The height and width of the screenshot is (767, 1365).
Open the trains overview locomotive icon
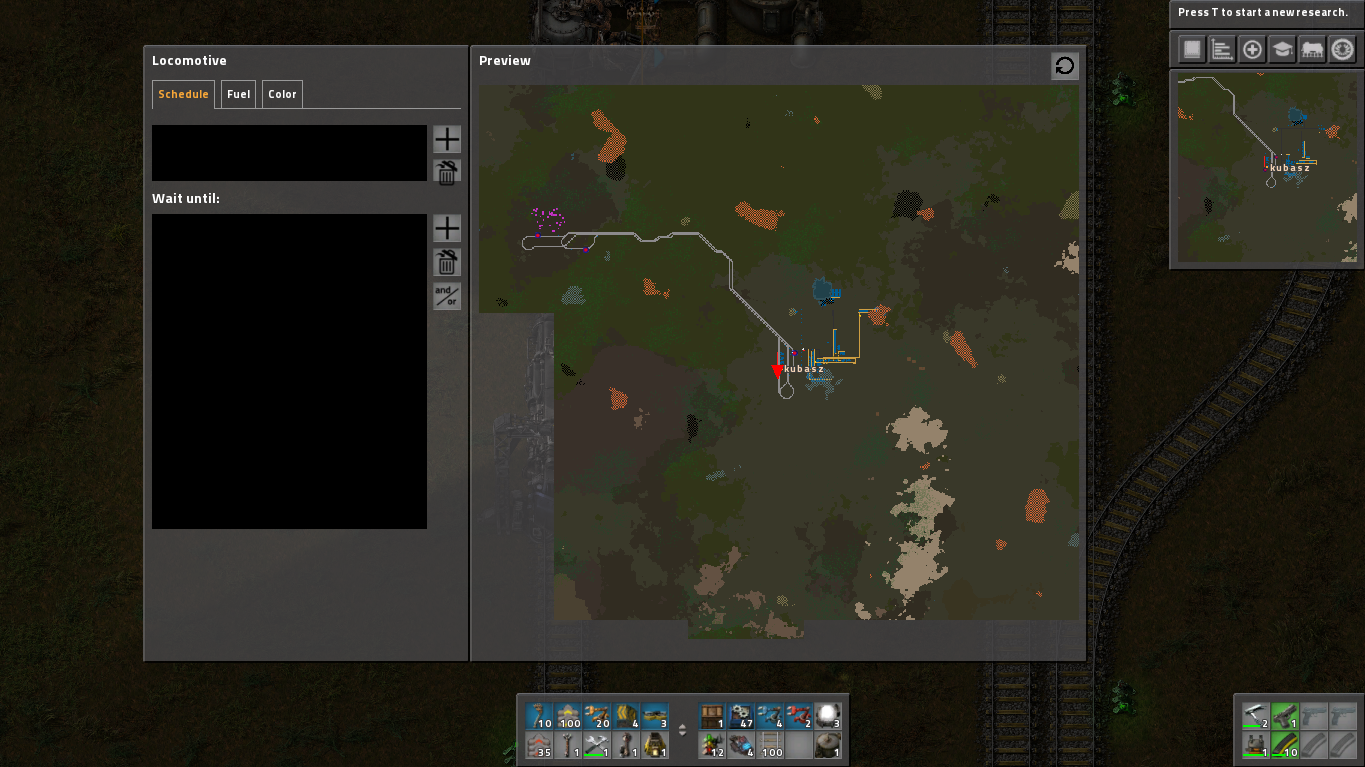(x=1312, y=49)
